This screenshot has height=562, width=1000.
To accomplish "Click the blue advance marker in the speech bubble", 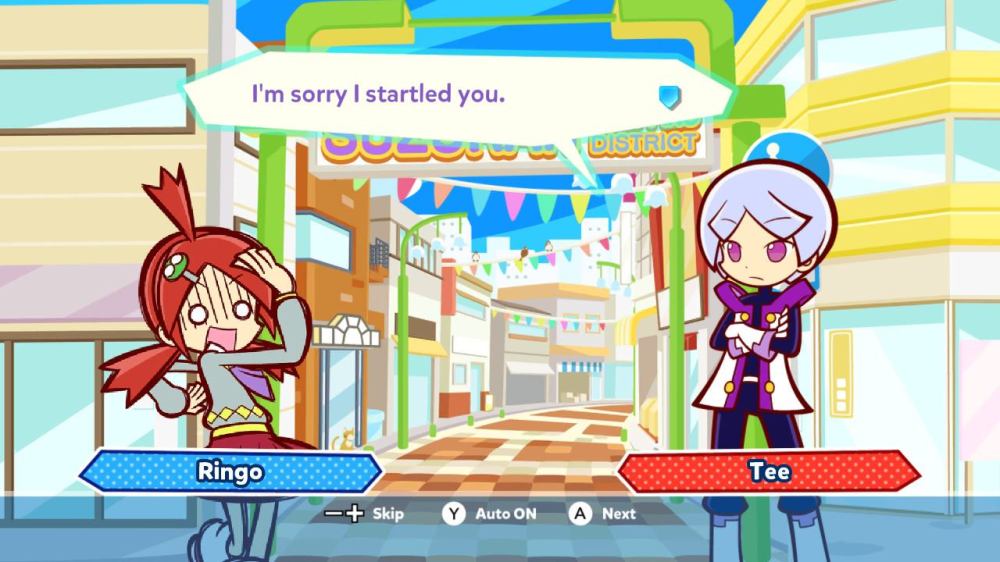I will click(x=669, y=96).
